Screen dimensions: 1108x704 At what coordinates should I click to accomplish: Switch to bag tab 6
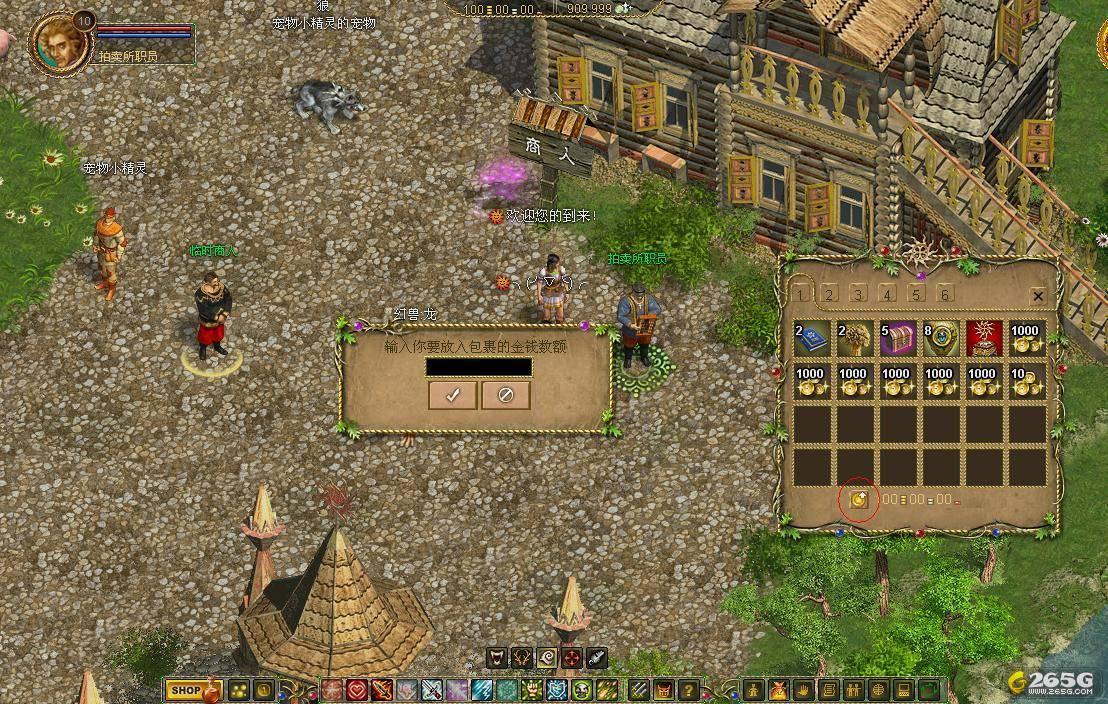[944, 294]
